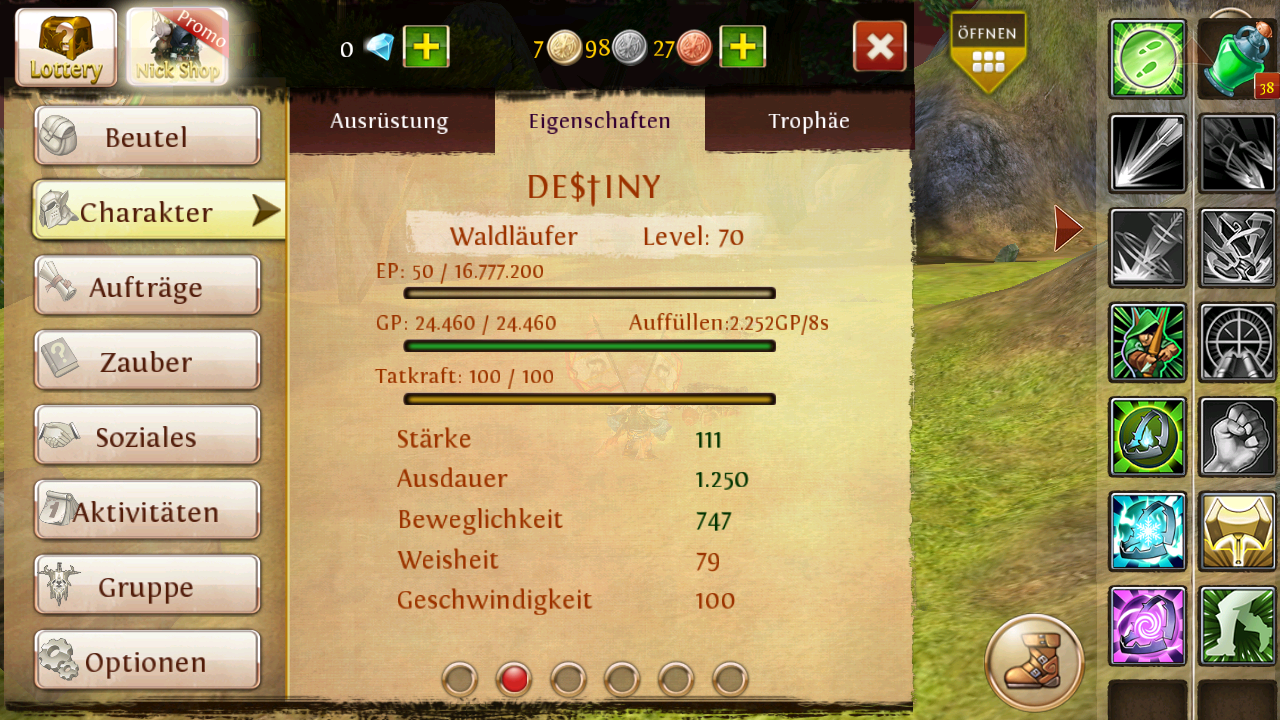Open the Beutel menu
The height and width of the screenshot is (720, 1280).
pyautogui.click(x=147, y=136)
